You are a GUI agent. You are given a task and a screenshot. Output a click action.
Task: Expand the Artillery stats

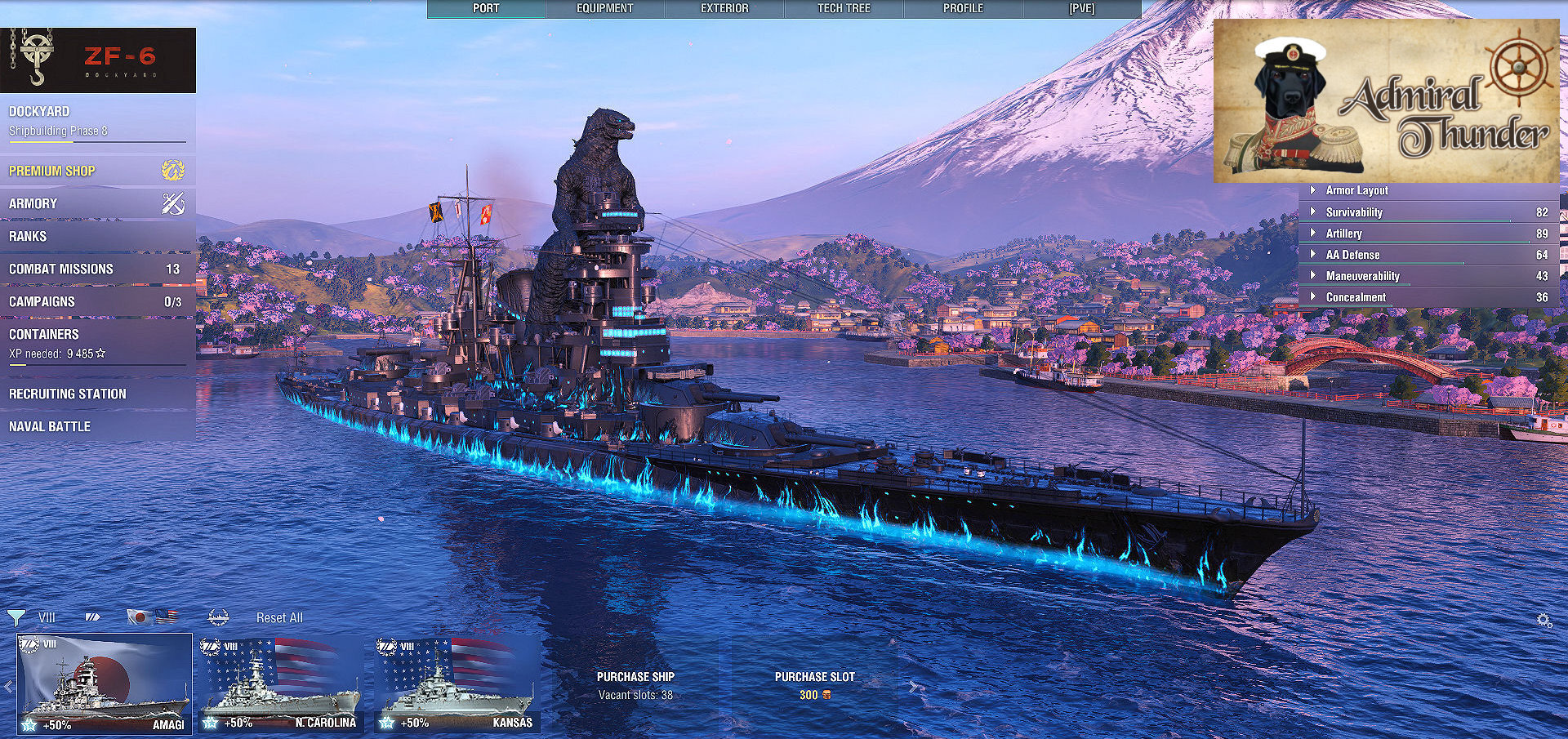[1343, 234]
